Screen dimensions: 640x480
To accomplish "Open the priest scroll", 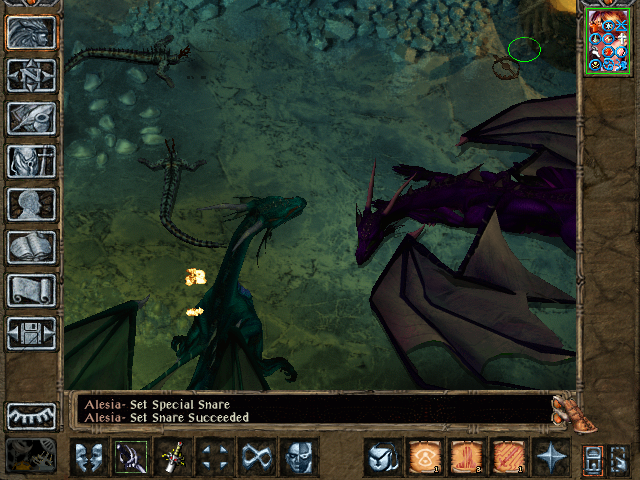I will point(31,290).
